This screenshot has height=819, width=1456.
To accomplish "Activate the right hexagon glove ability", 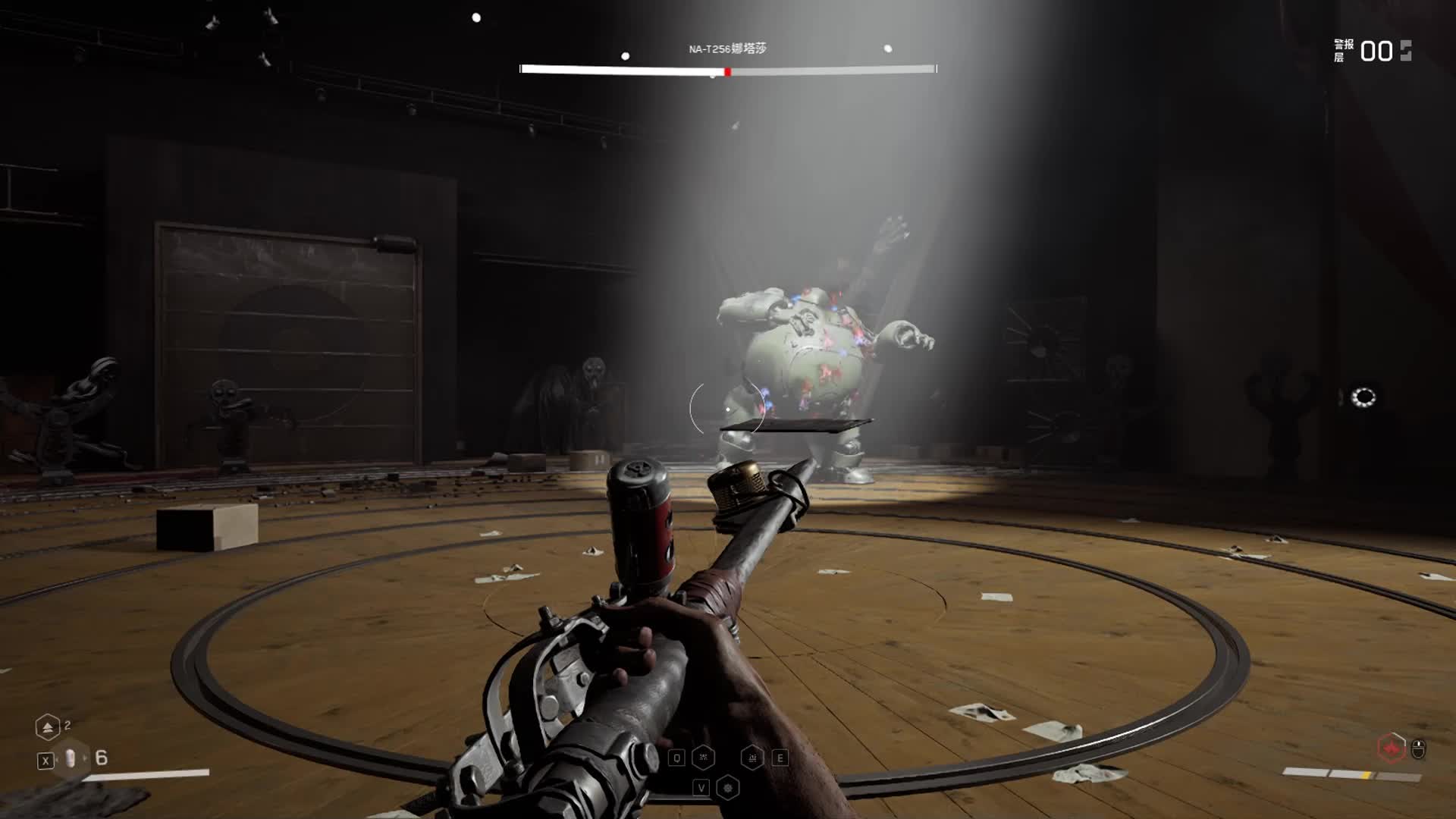I will 752,758.
